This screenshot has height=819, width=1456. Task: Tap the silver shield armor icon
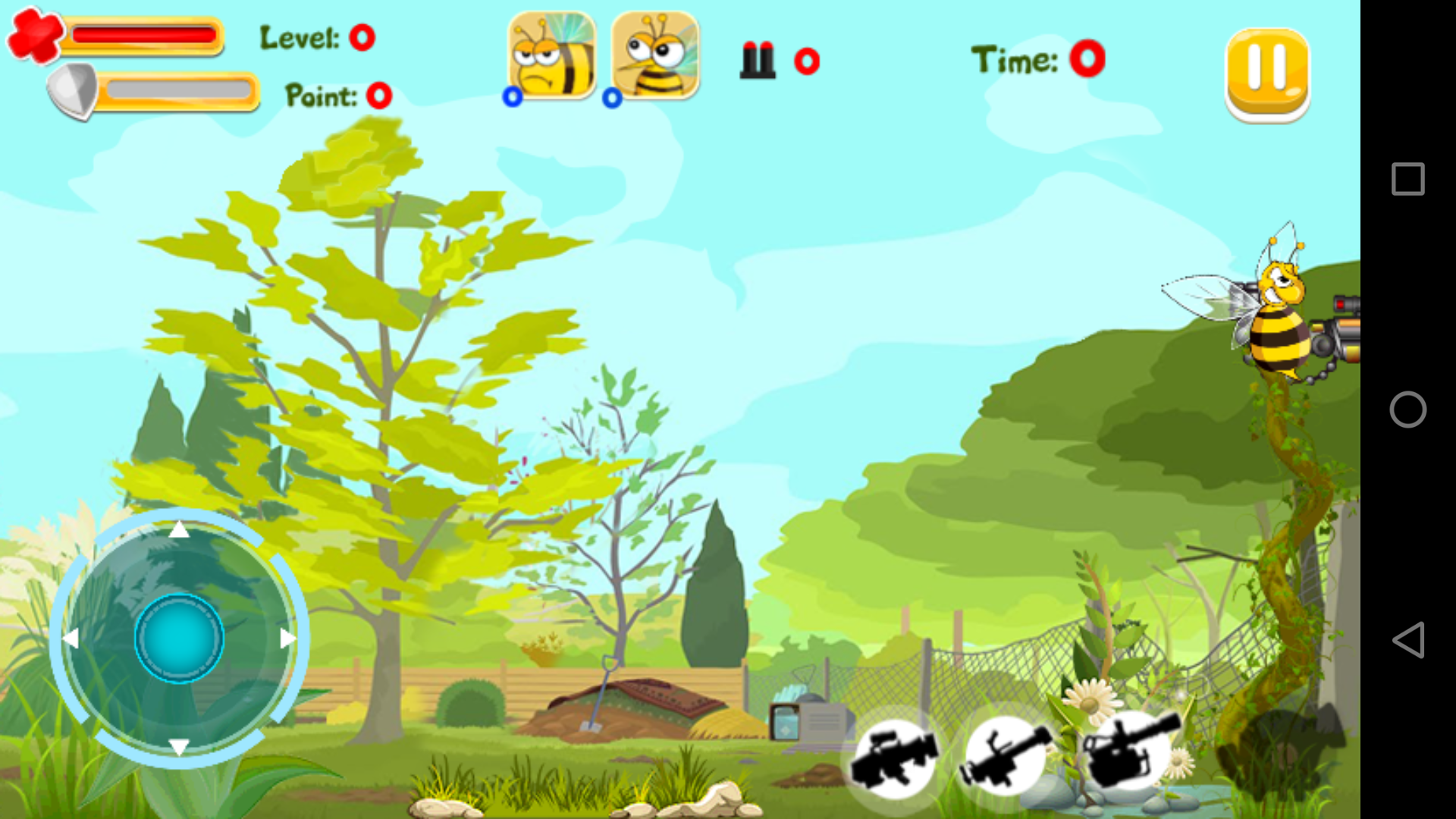72,91
